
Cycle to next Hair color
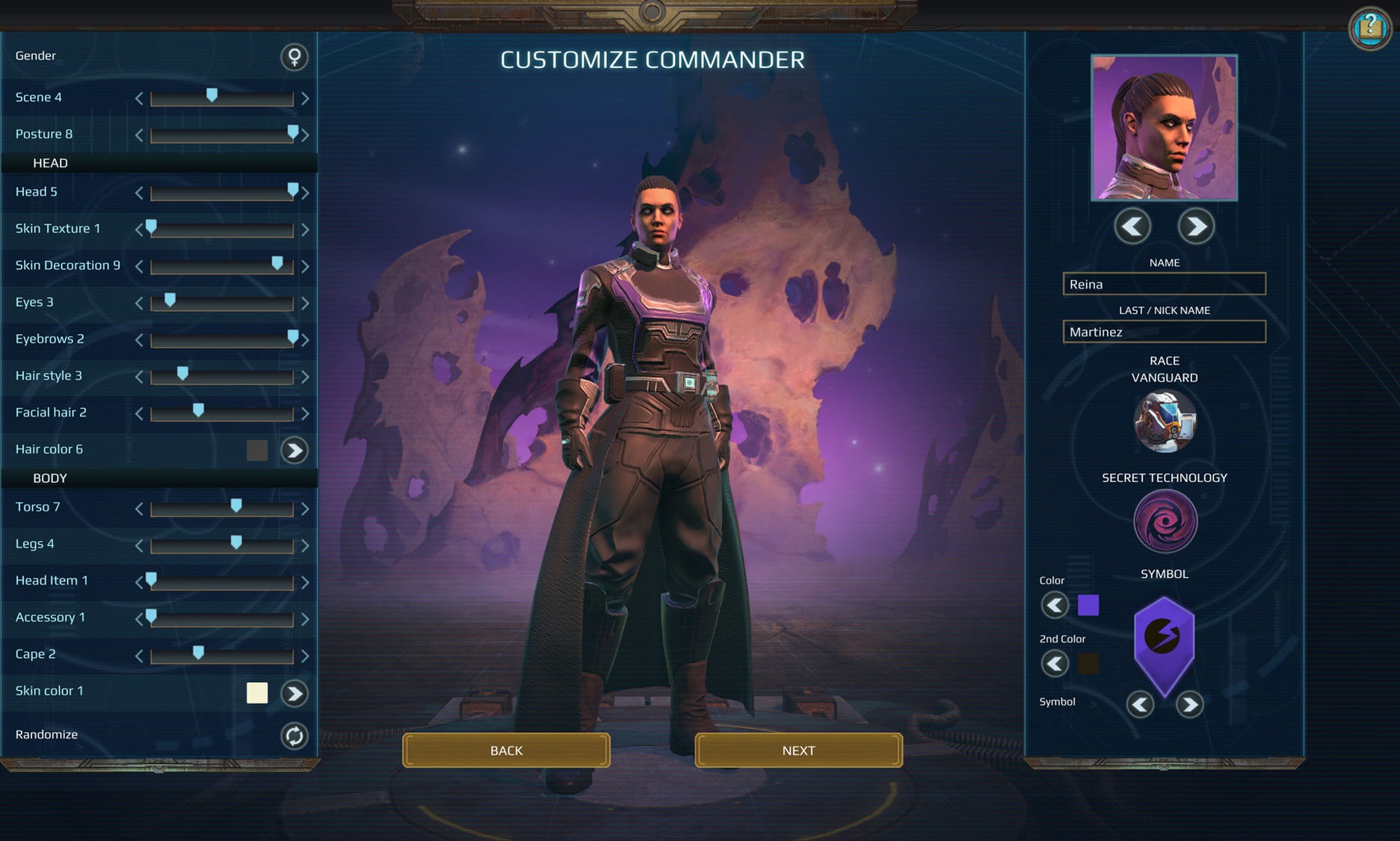tap(294, 450)
